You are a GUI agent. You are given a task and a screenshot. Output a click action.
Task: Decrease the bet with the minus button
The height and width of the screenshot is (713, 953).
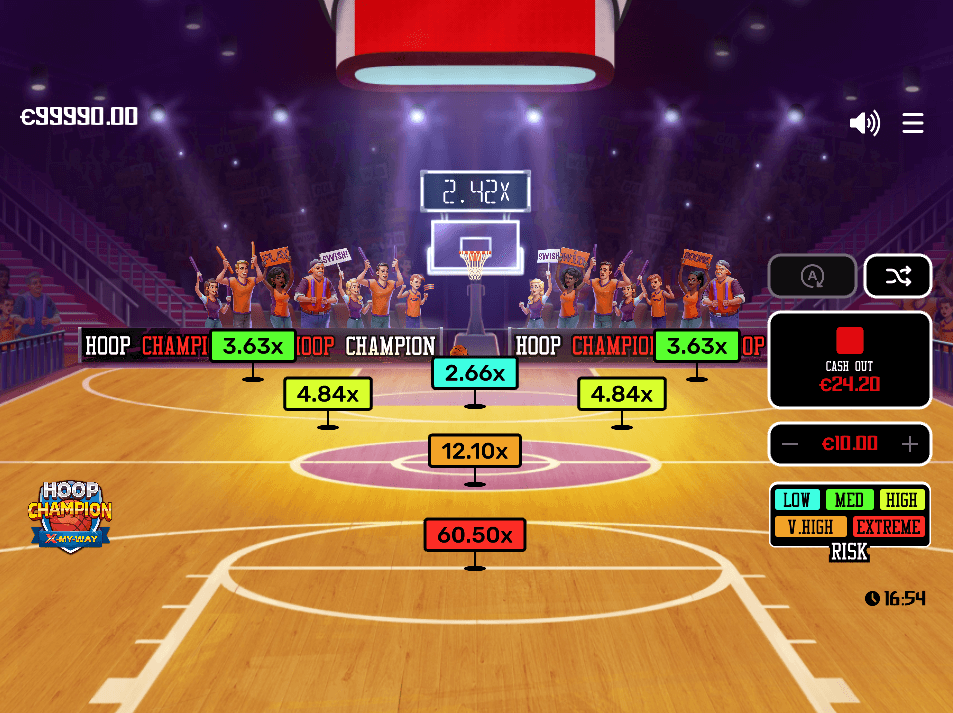tap(790, 444)
